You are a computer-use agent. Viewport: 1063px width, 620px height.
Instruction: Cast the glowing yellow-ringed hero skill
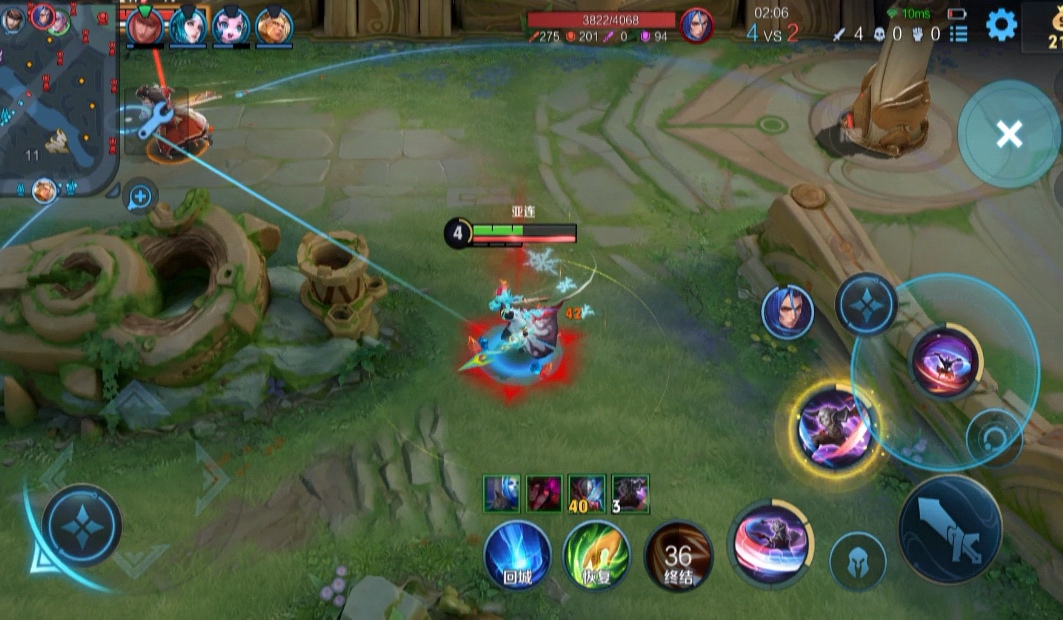point(836,425)
